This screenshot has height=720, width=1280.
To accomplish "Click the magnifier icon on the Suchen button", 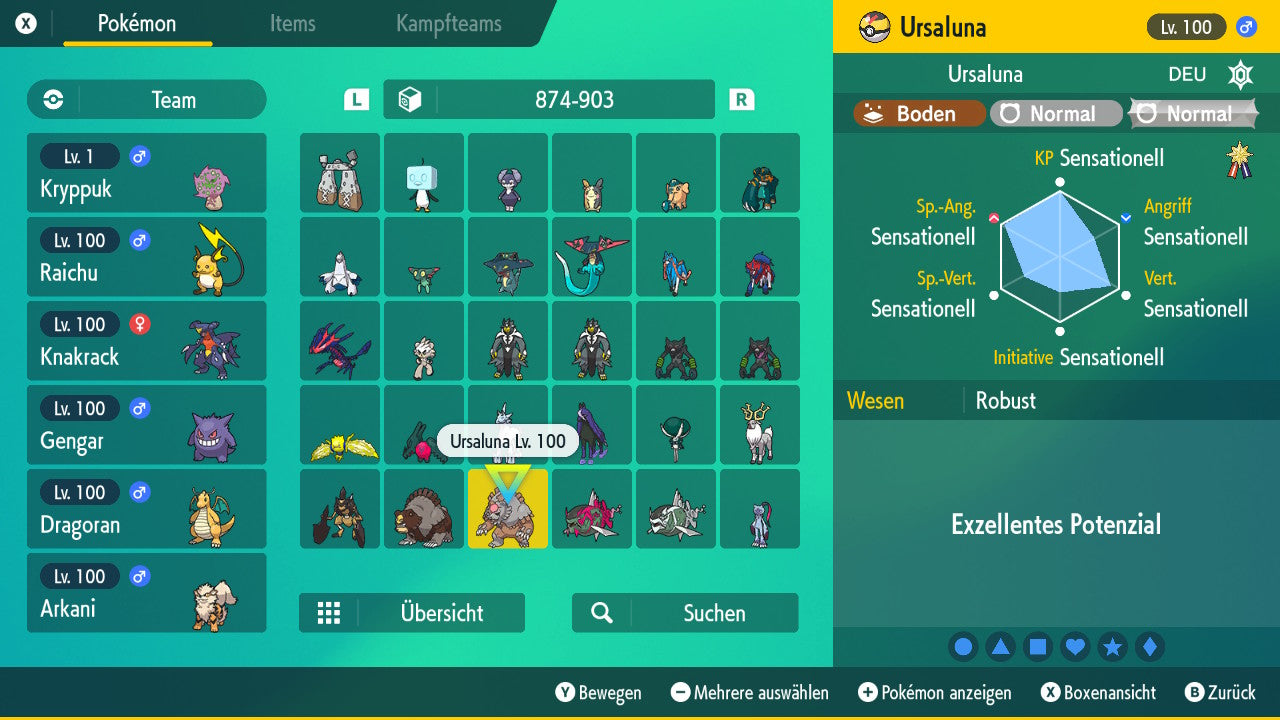I will (x=601, y=613).
